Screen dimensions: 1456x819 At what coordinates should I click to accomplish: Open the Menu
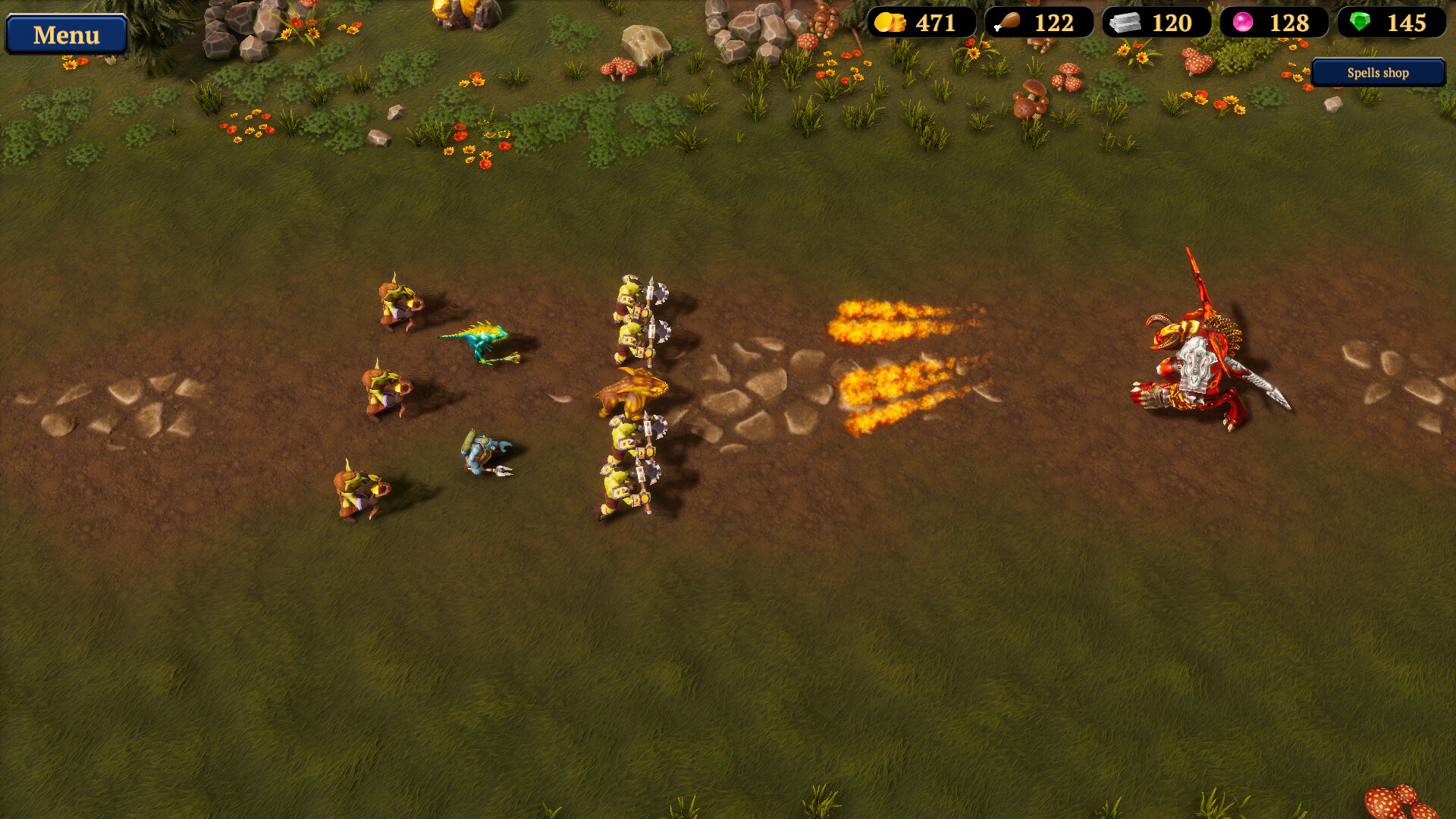click(66, 34)
